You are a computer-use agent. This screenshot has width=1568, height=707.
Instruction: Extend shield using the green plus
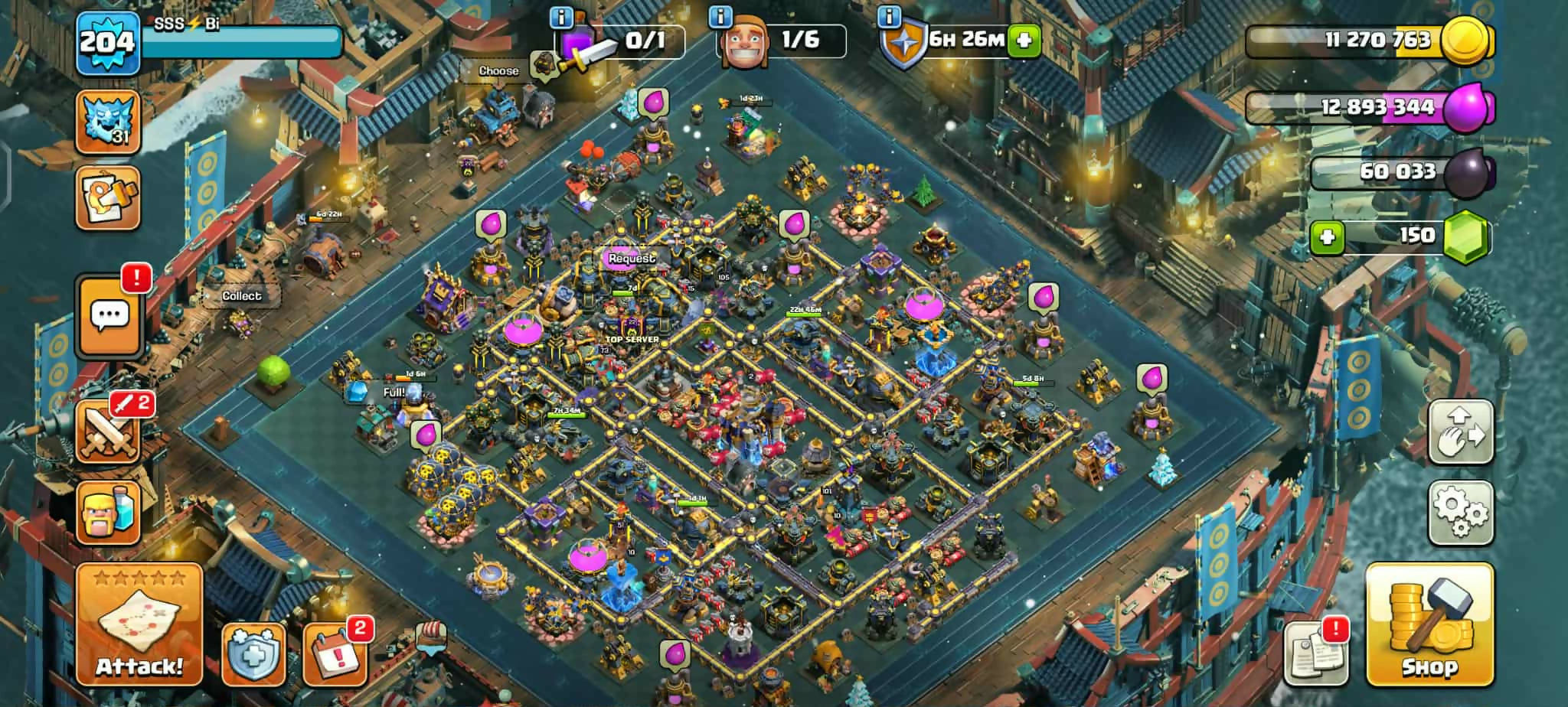point(1024,41)
